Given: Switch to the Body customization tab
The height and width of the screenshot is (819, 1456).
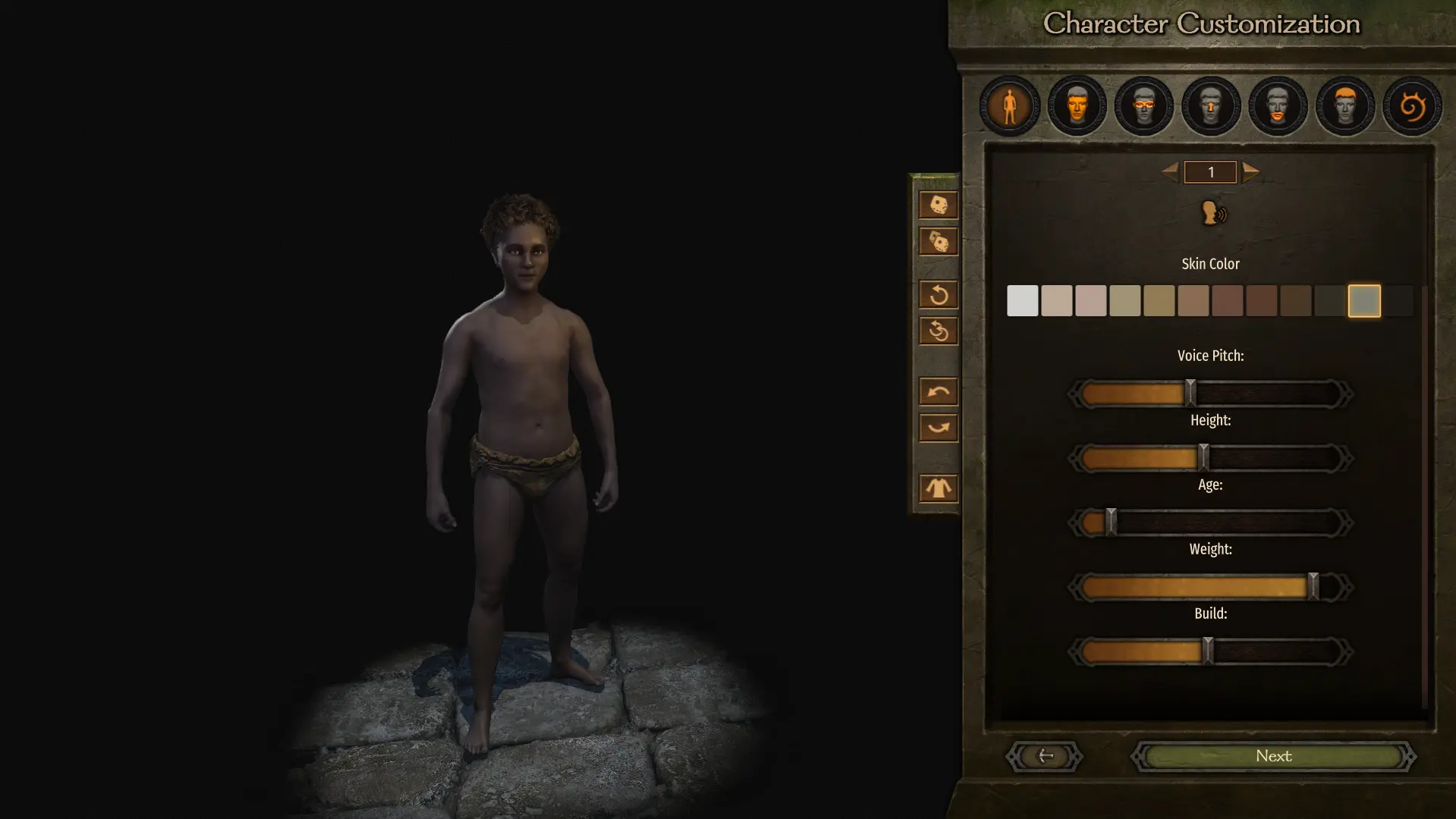Looking at the screenshot, I should [x=1010, y=106].
